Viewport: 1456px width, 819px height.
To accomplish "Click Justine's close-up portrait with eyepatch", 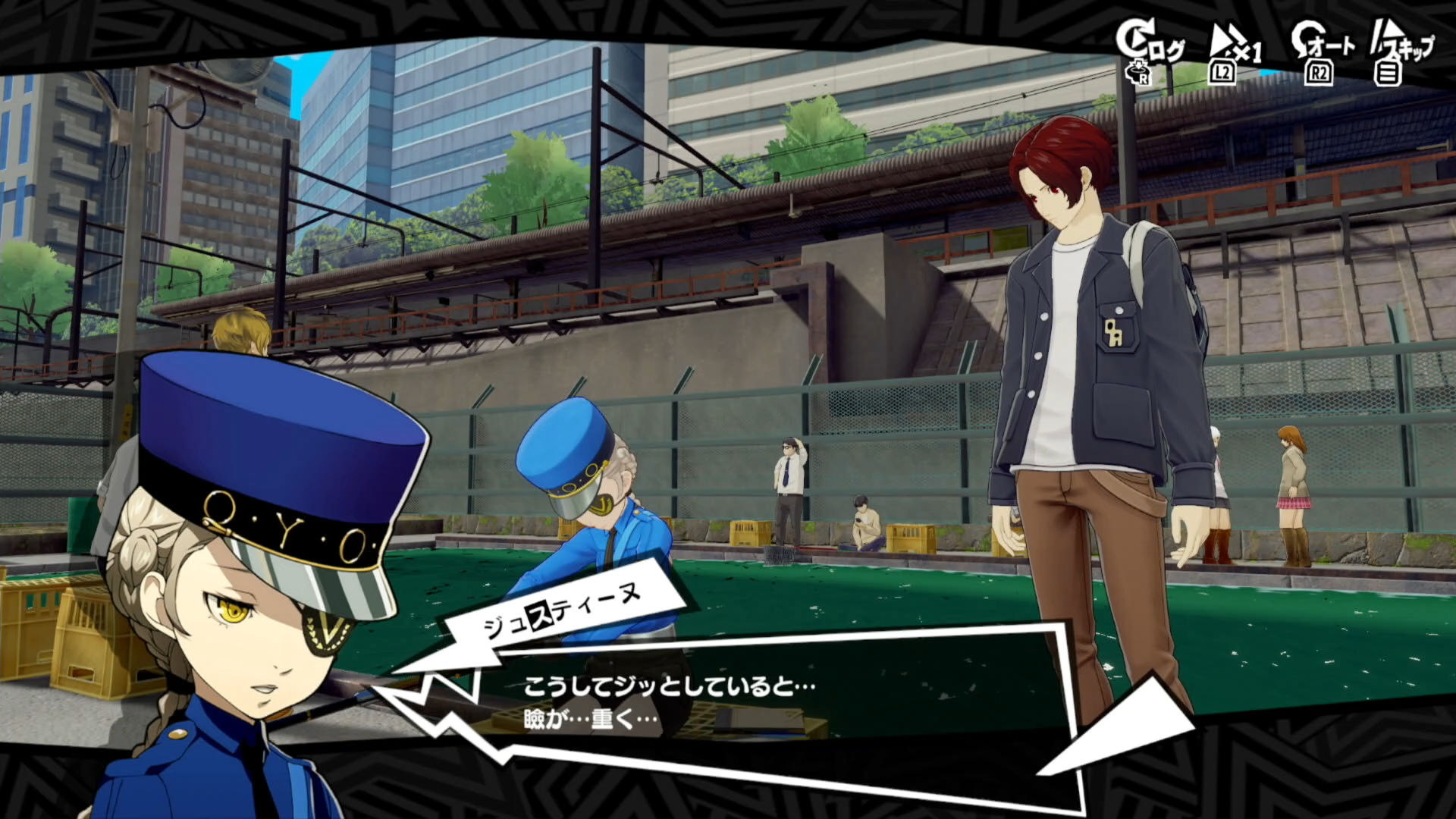I will pyautogui.click(x=250, y=622).
